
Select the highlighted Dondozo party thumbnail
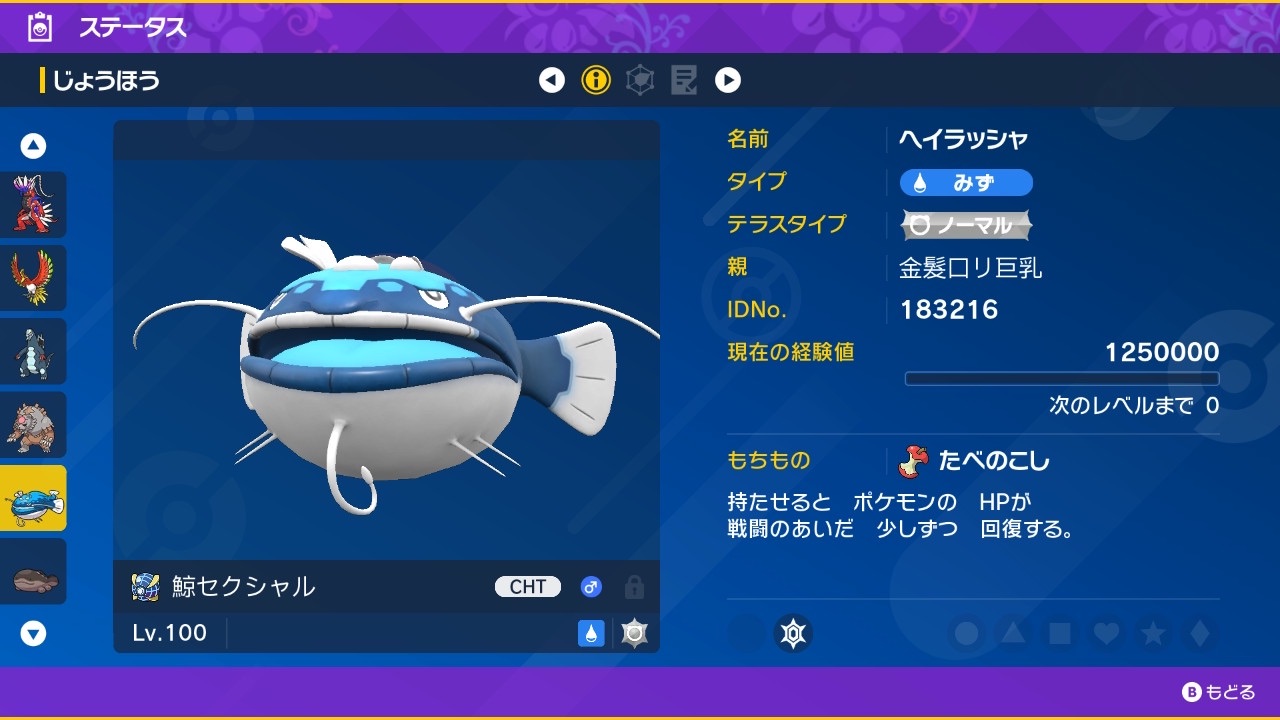coord(34,498)
